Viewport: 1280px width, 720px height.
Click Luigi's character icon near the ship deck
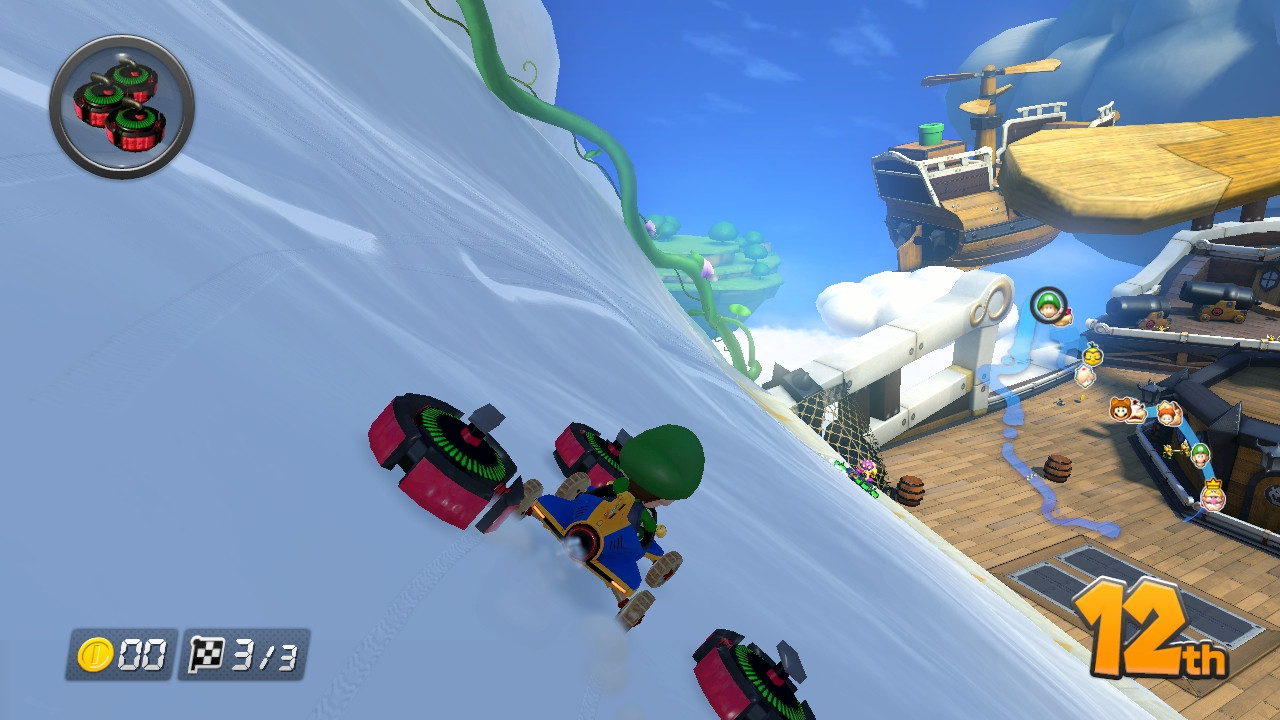coord(1202,457)
